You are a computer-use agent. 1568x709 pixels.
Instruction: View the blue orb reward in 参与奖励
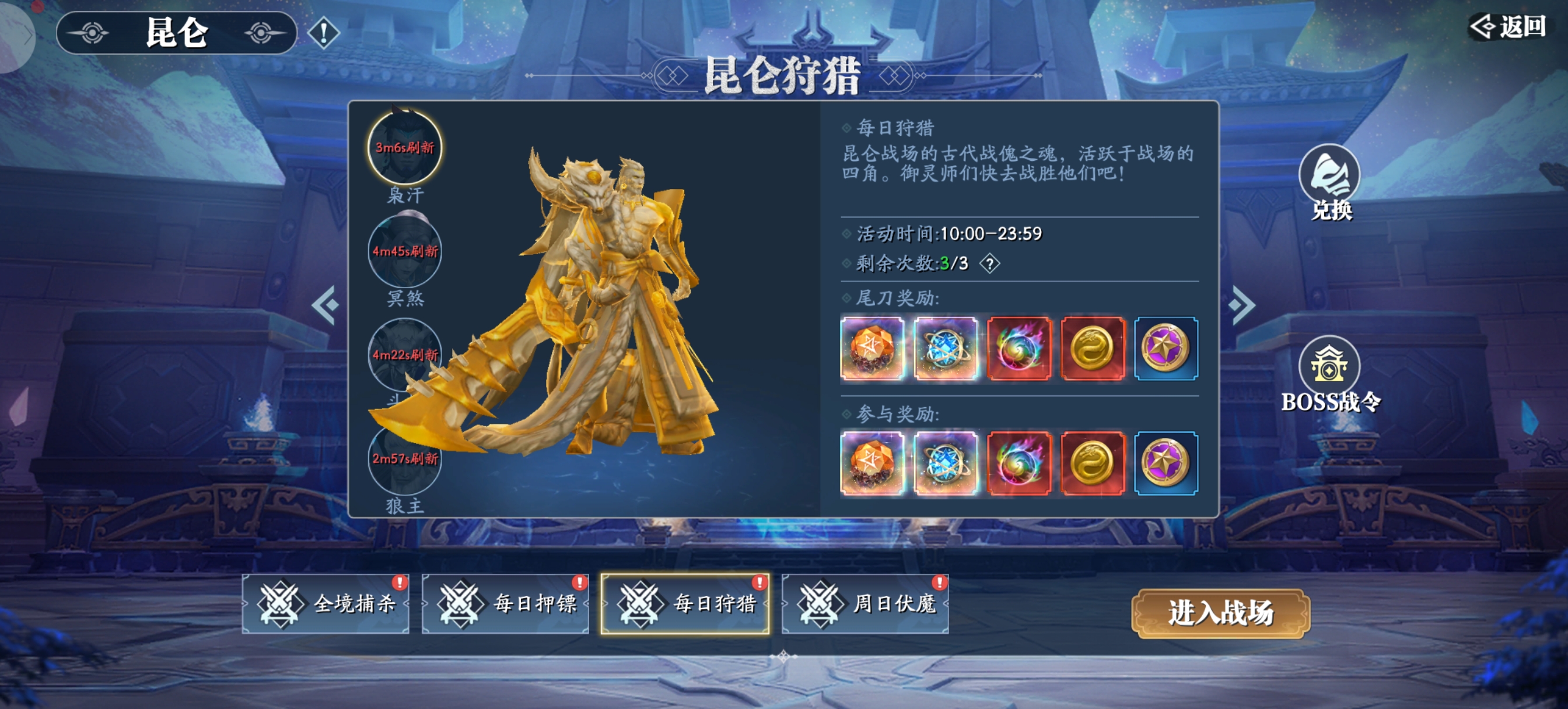click(946, 463)
